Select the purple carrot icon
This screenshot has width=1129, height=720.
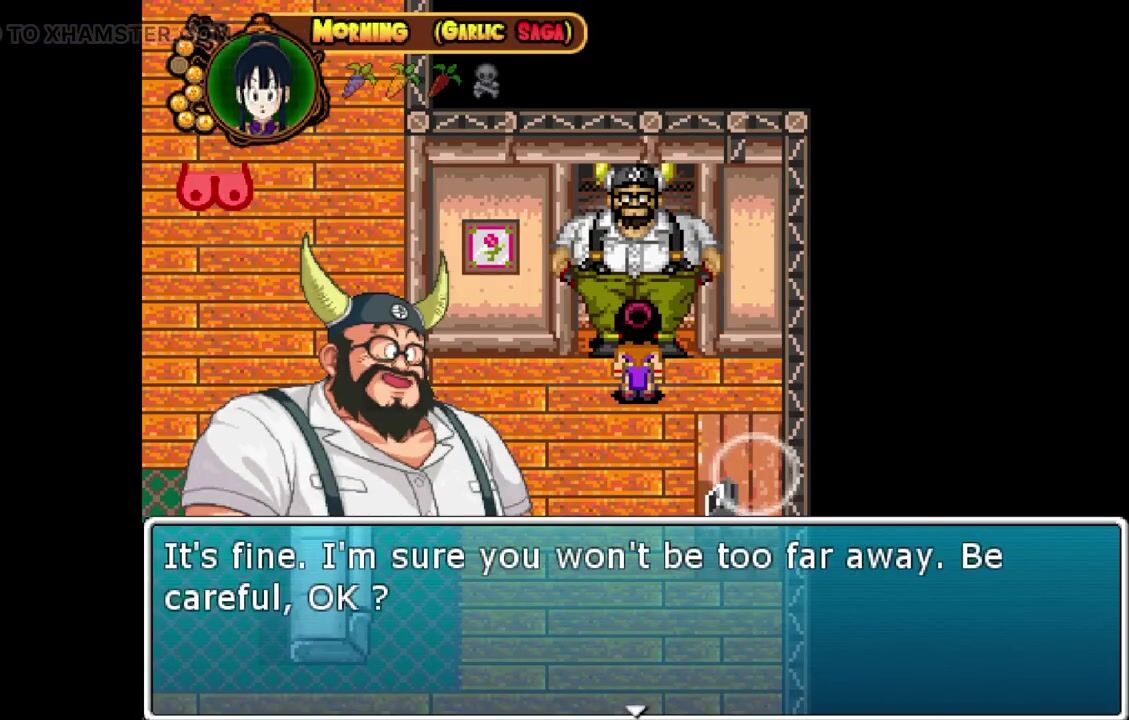click(x=358, y=80)
